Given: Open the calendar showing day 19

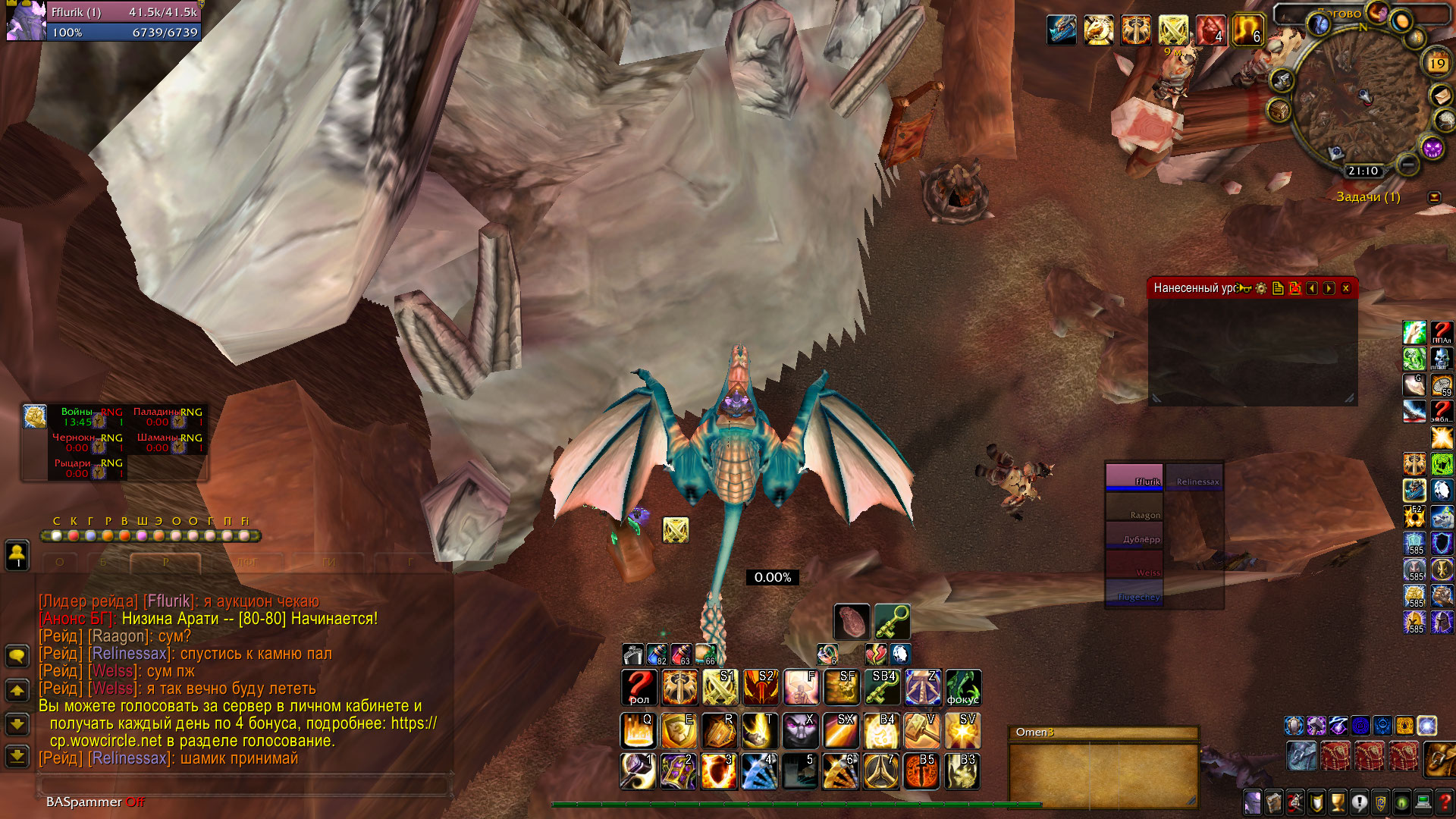Looking at the screenshot, I should tap(1437, 62).
